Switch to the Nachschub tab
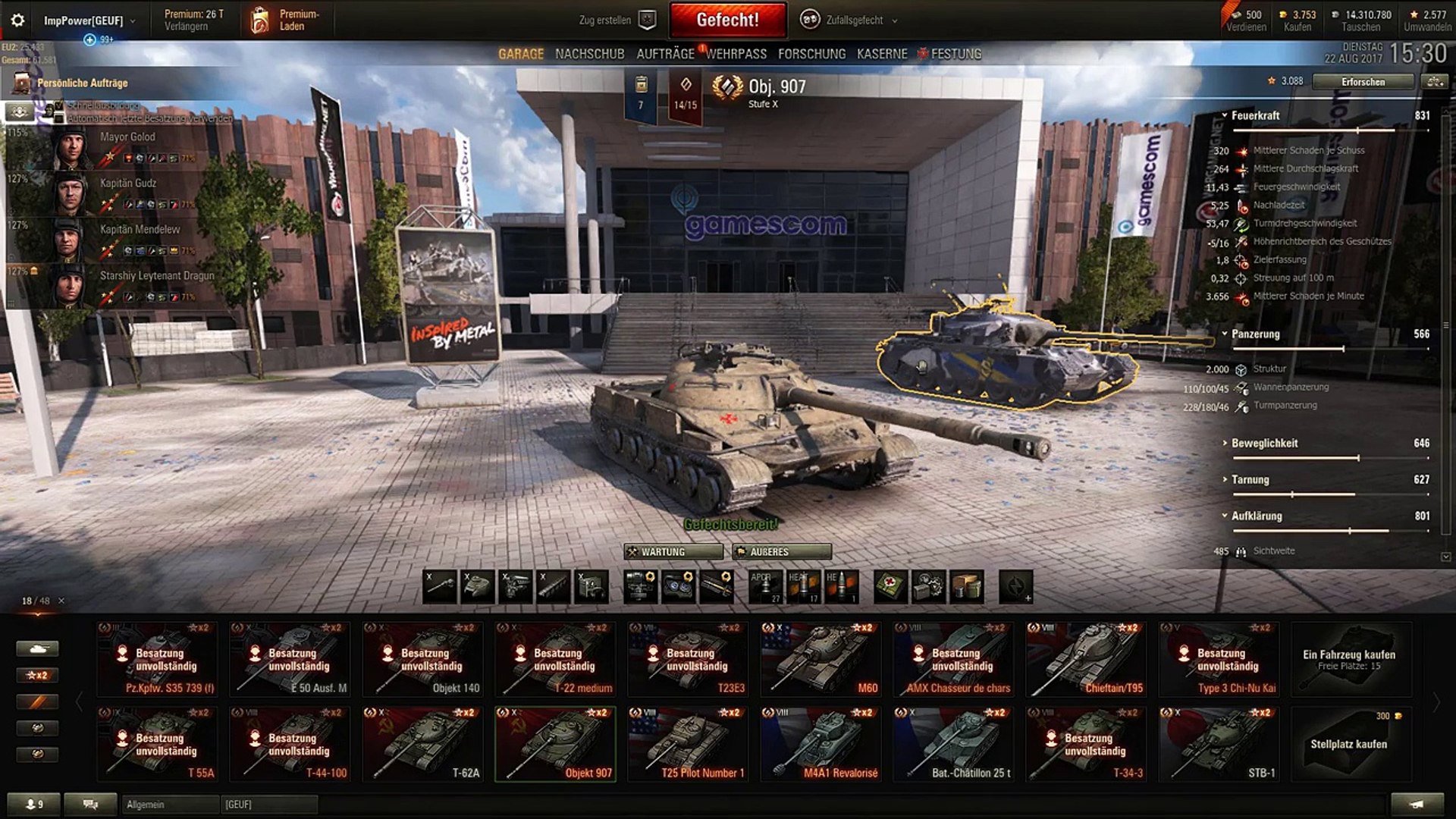This screenshot has width=1456, height=819. 589,54
